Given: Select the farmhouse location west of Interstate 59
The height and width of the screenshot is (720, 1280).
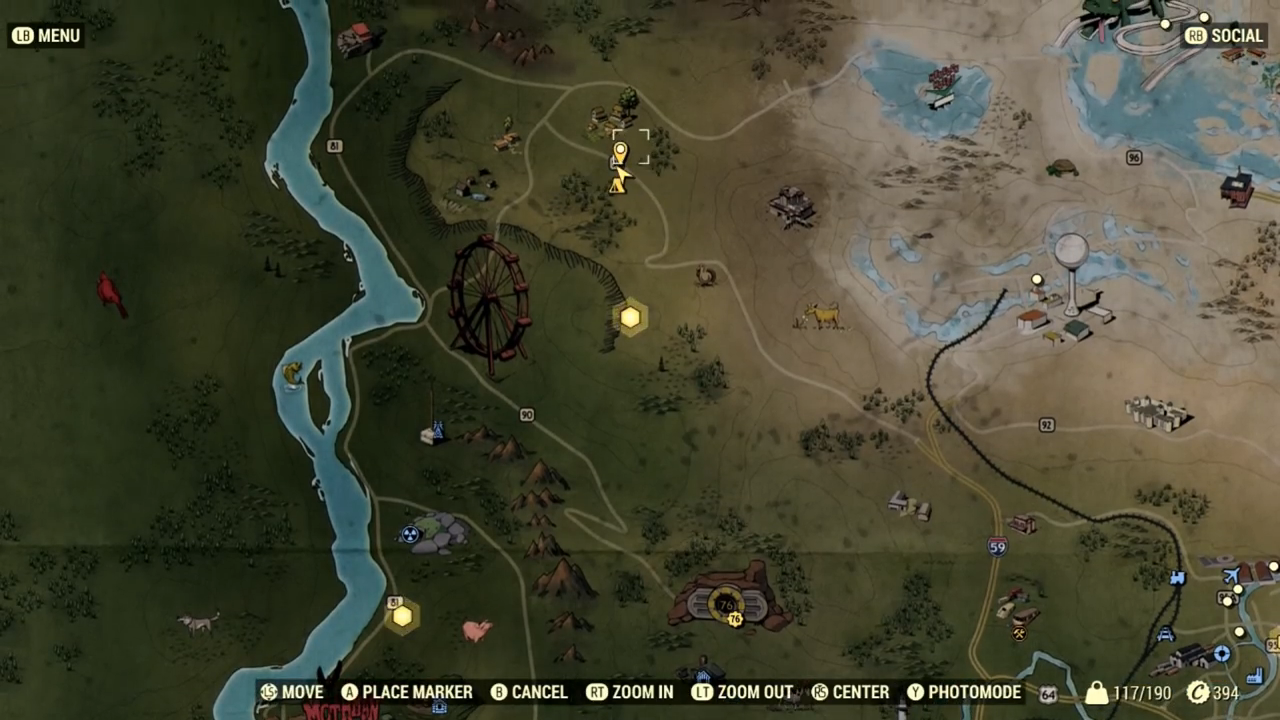Looking at the screenshot, I should point(910,505).
